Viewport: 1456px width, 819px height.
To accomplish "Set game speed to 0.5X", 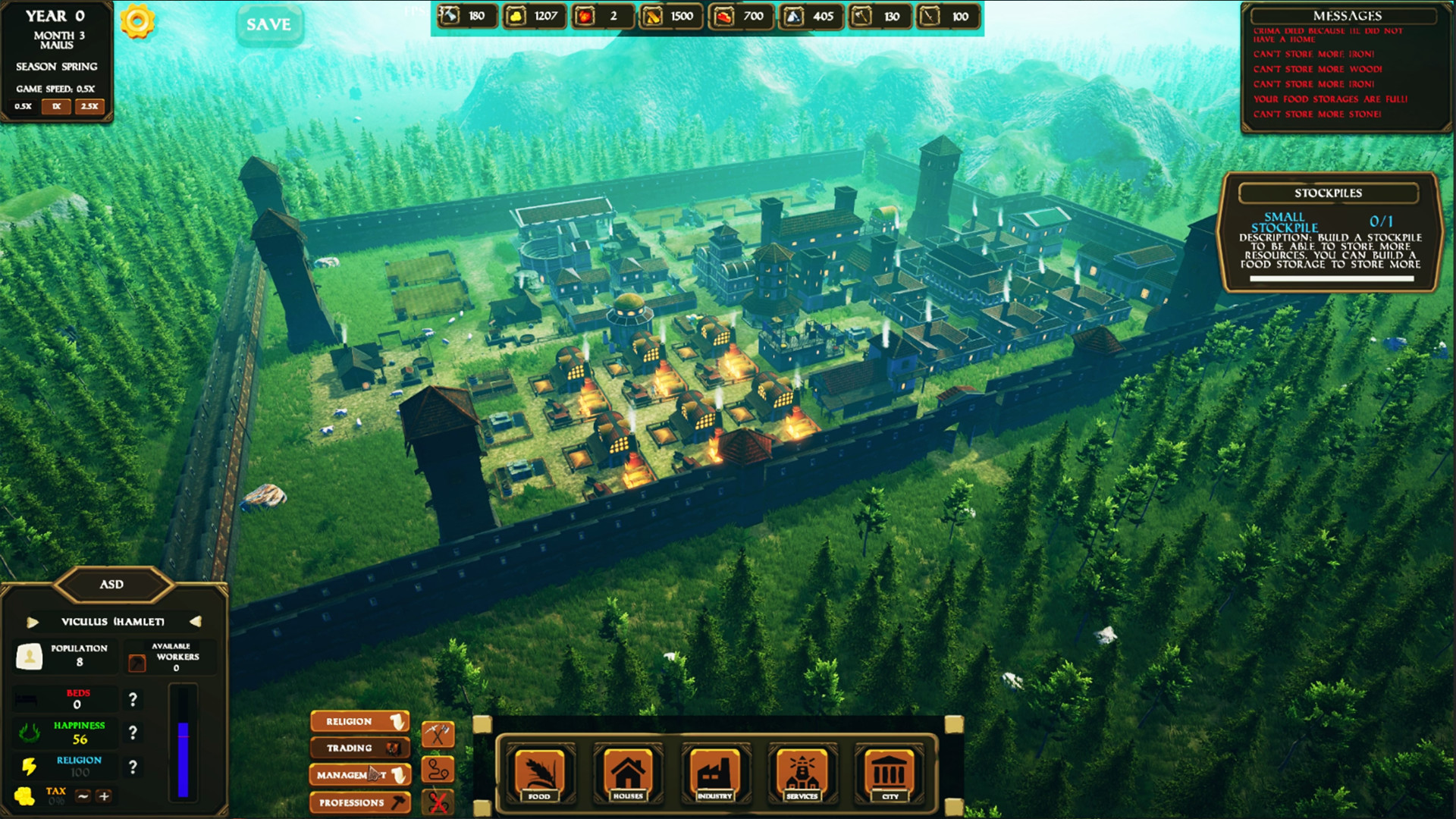I will [23, 107].
